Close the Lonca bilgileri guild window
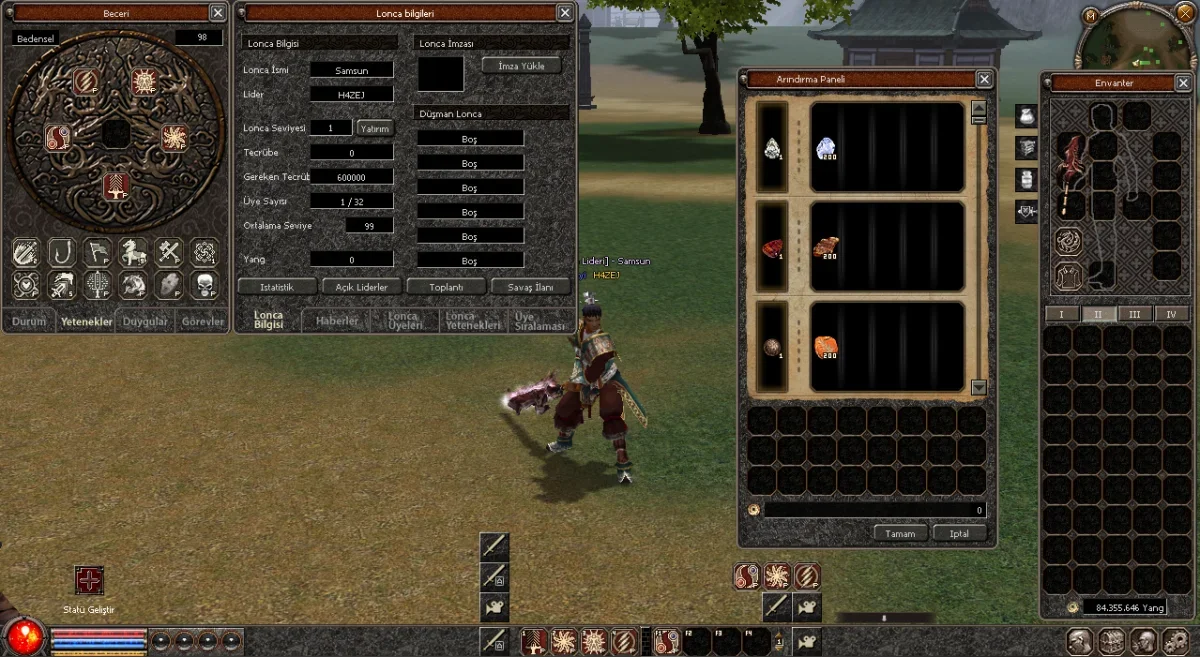Image resolution: width=1200 pixels, height=657 pixels. click(x=566, y=13)
